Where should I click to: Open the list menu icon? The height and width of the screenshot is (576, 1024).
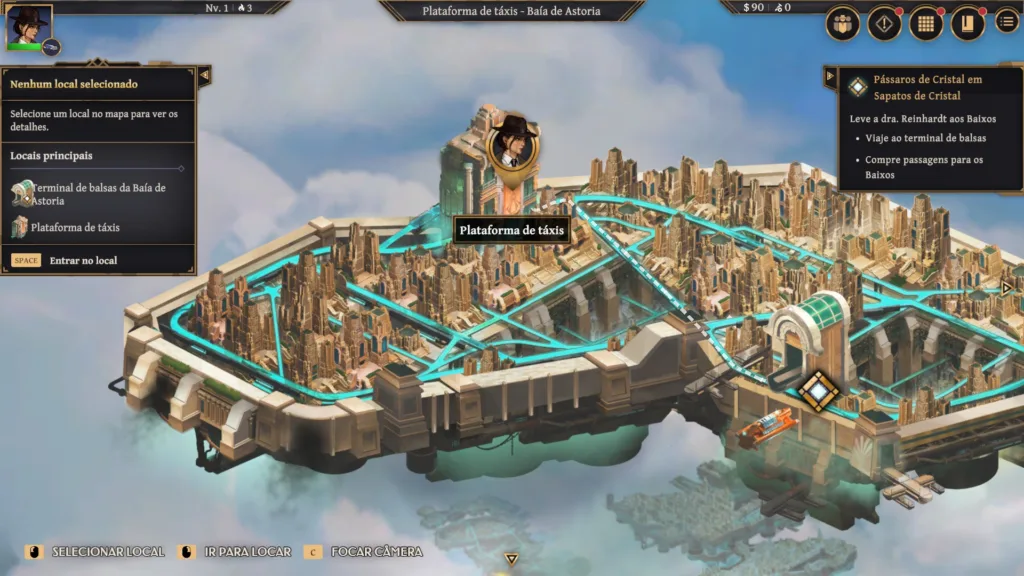click(x=1006, y=21)
